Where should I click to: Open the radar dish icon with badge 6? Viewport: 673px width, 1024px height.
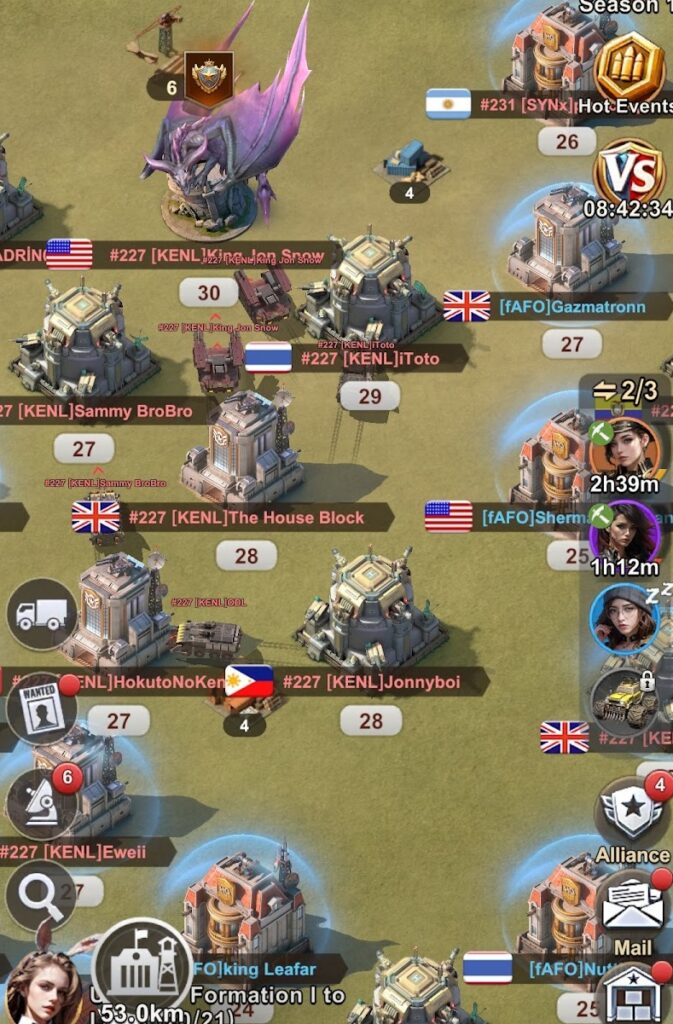[42, 802]
